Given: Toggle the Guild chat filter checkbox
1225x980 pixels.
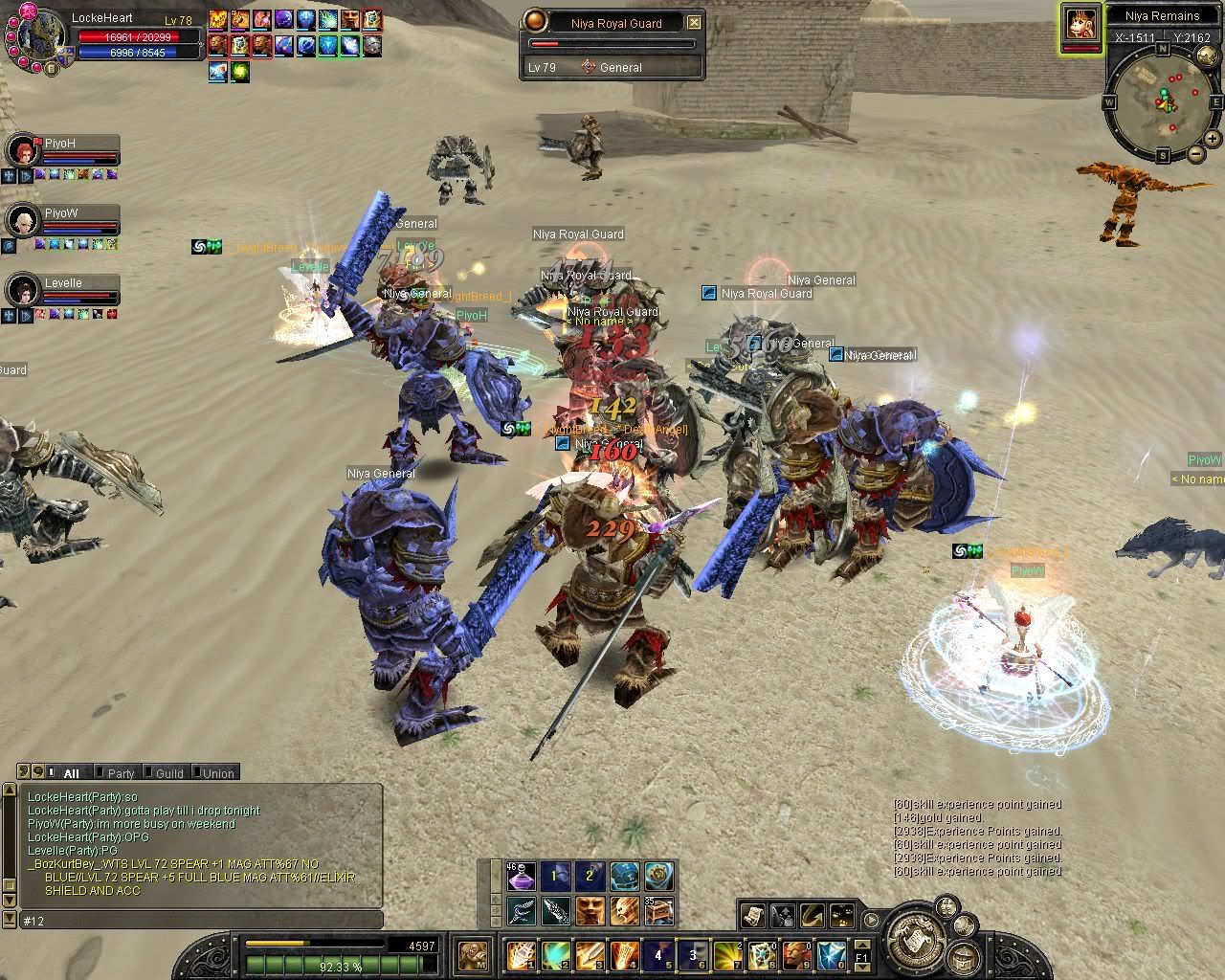Looking at the screenshot, I should 147,772.
